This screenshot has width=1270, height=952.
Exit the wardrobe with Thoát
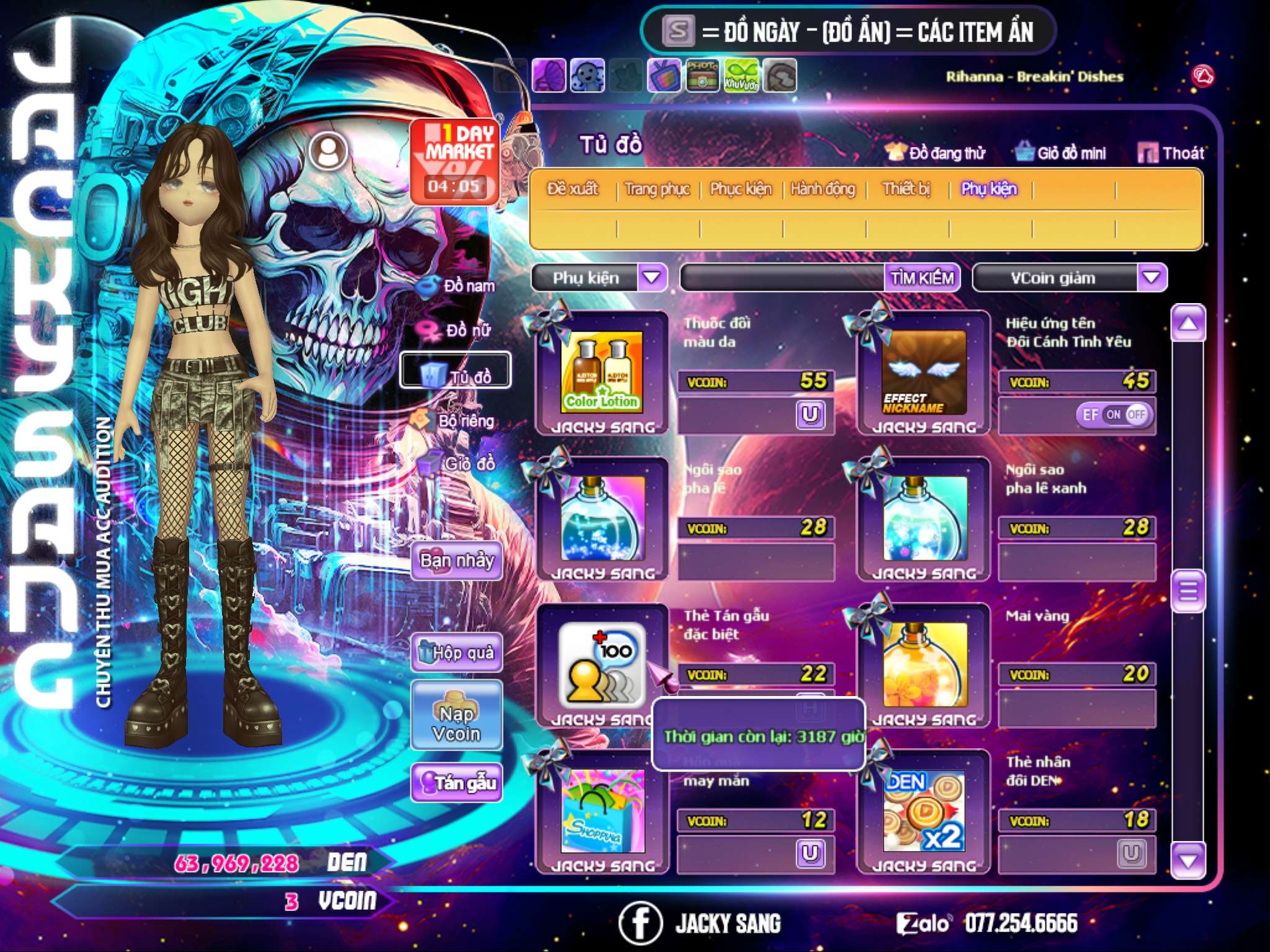tap(1171, 153)
